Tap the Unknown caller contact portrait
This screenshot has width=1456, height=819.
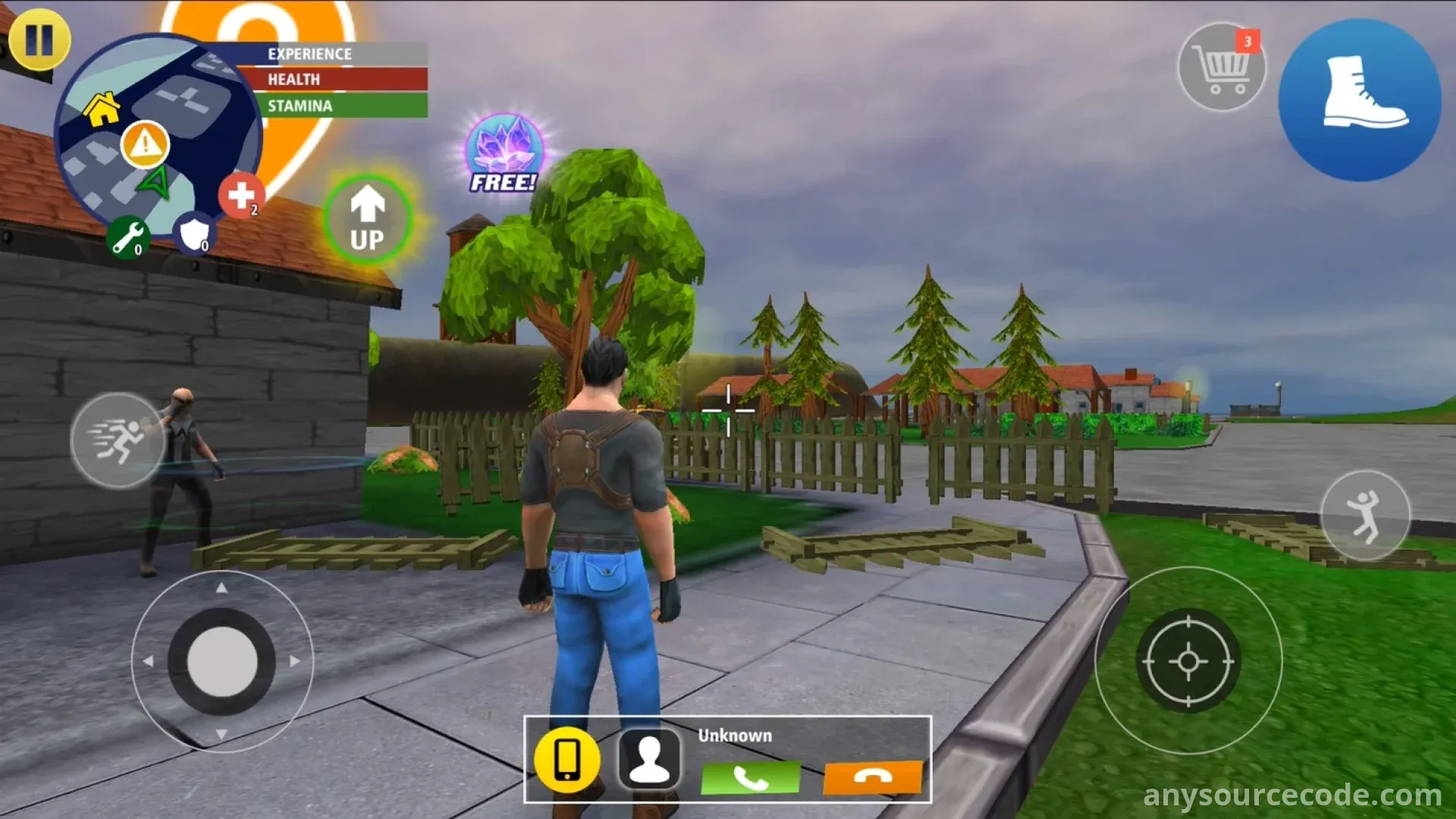(x=649, y=759)
